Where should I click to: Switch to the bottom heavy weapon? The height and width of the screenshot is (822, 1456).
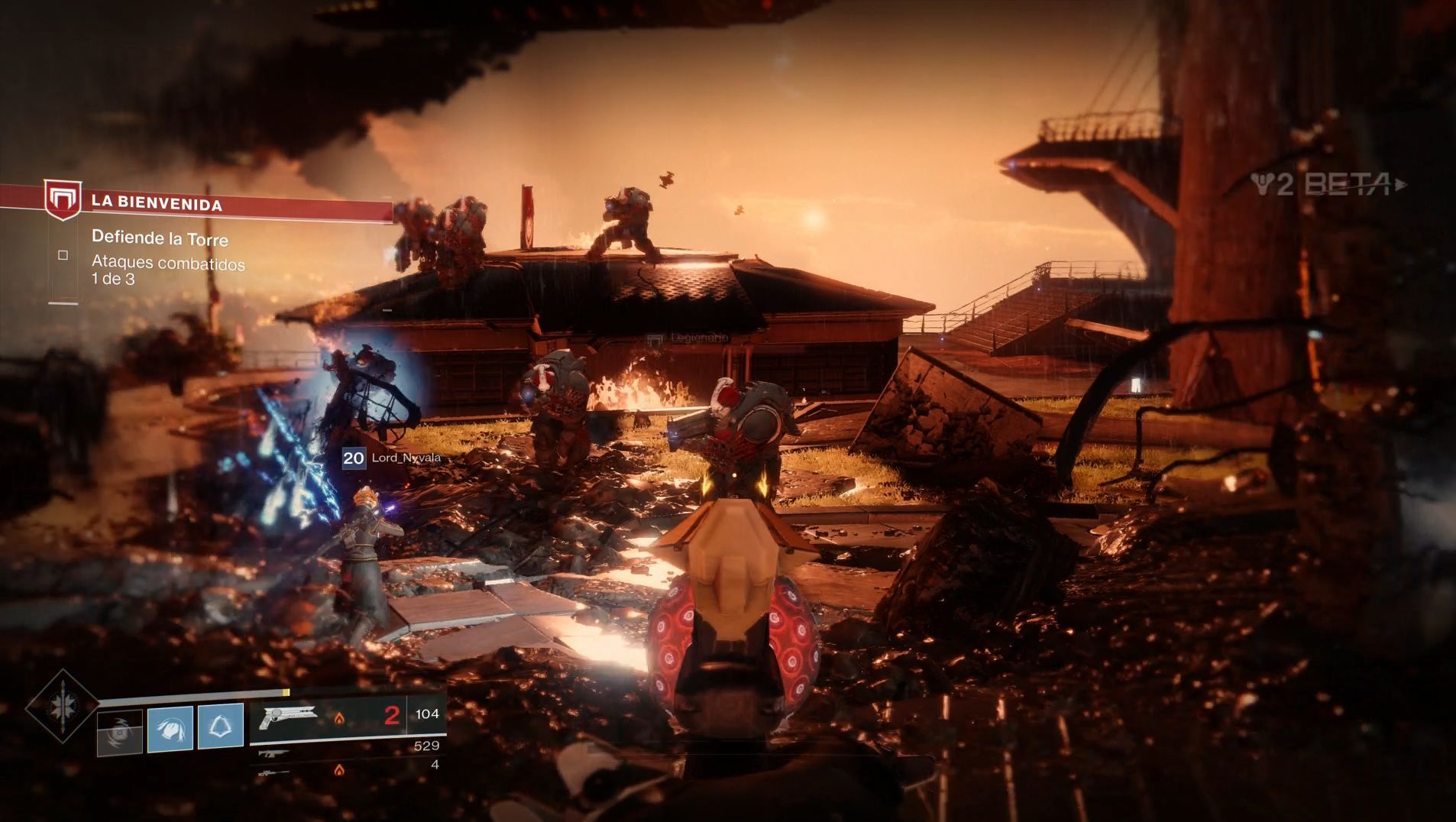click(x=273, y=772)
